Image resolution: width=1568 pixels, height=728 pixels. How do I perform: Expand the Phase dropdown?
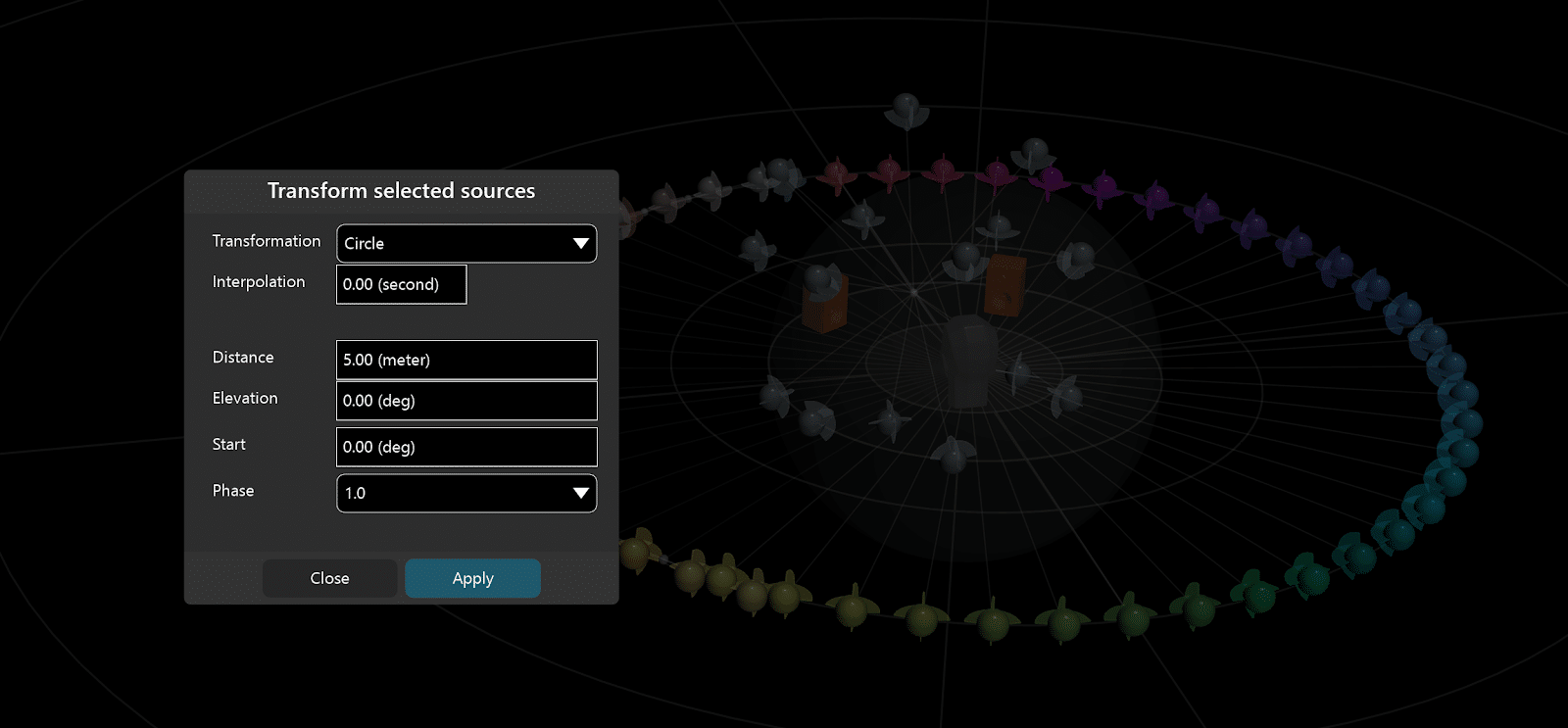(x=466, y=493)
